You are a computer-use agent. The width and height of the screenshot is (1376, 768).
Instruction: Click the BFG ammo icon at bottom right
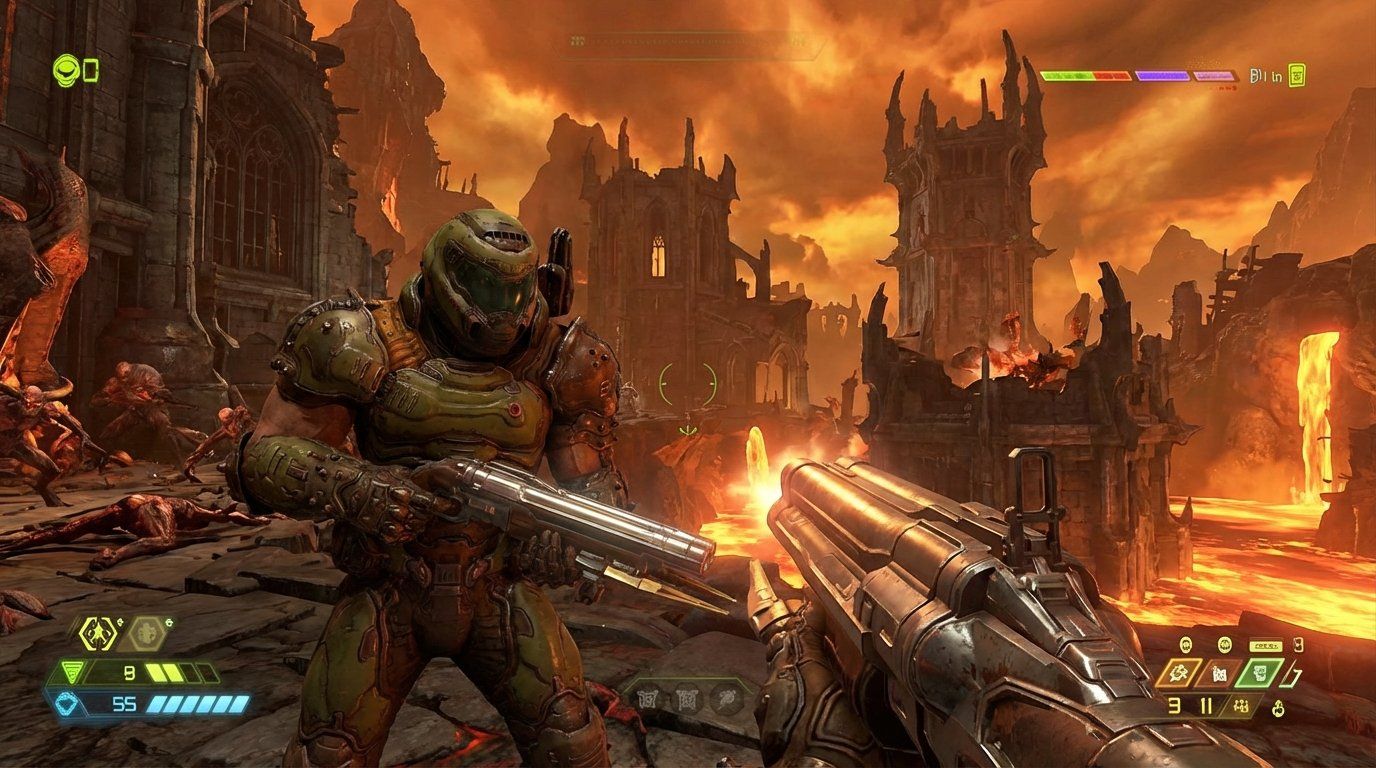(x=1278, y=707)
